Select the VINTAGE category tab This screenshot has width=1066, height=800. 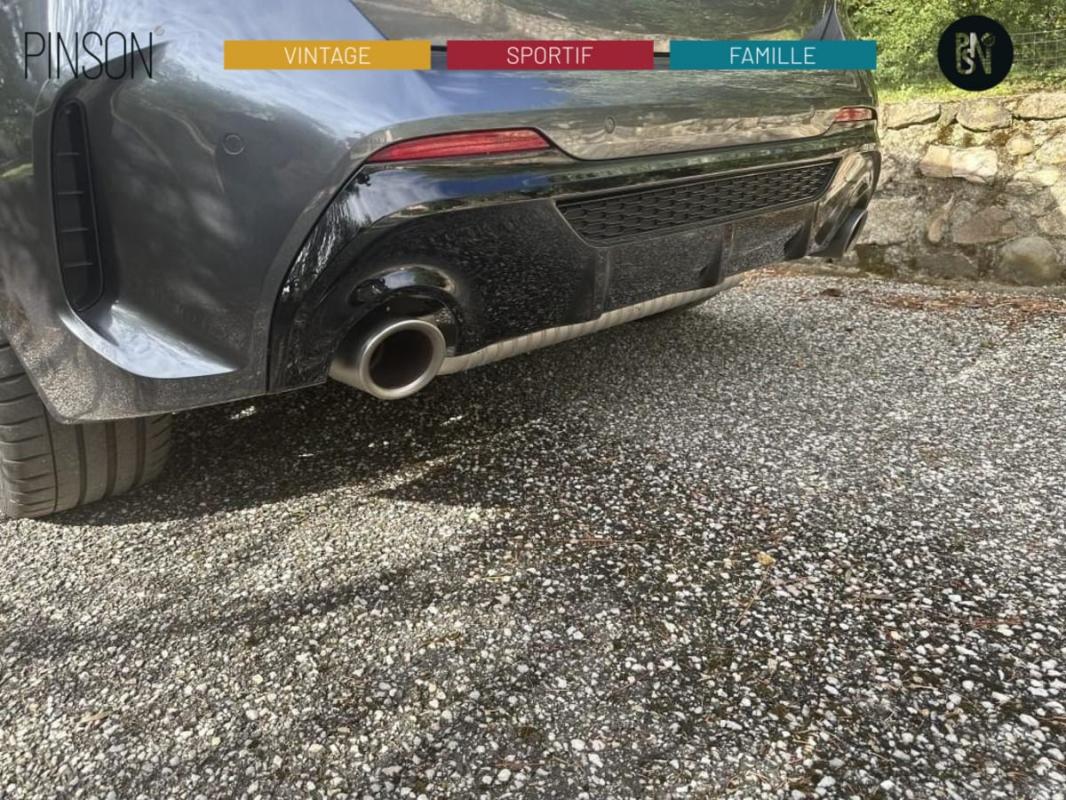pos(327,55)
